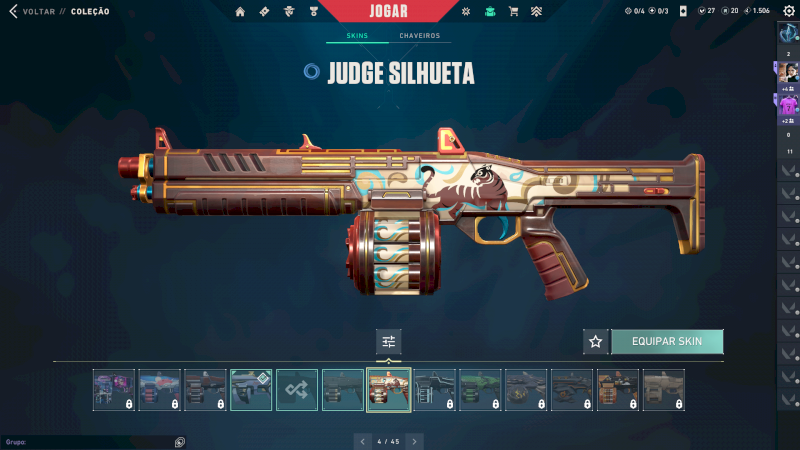Go to the previous page of skins
The image size is (800, 450).
(x=363, y=441)
